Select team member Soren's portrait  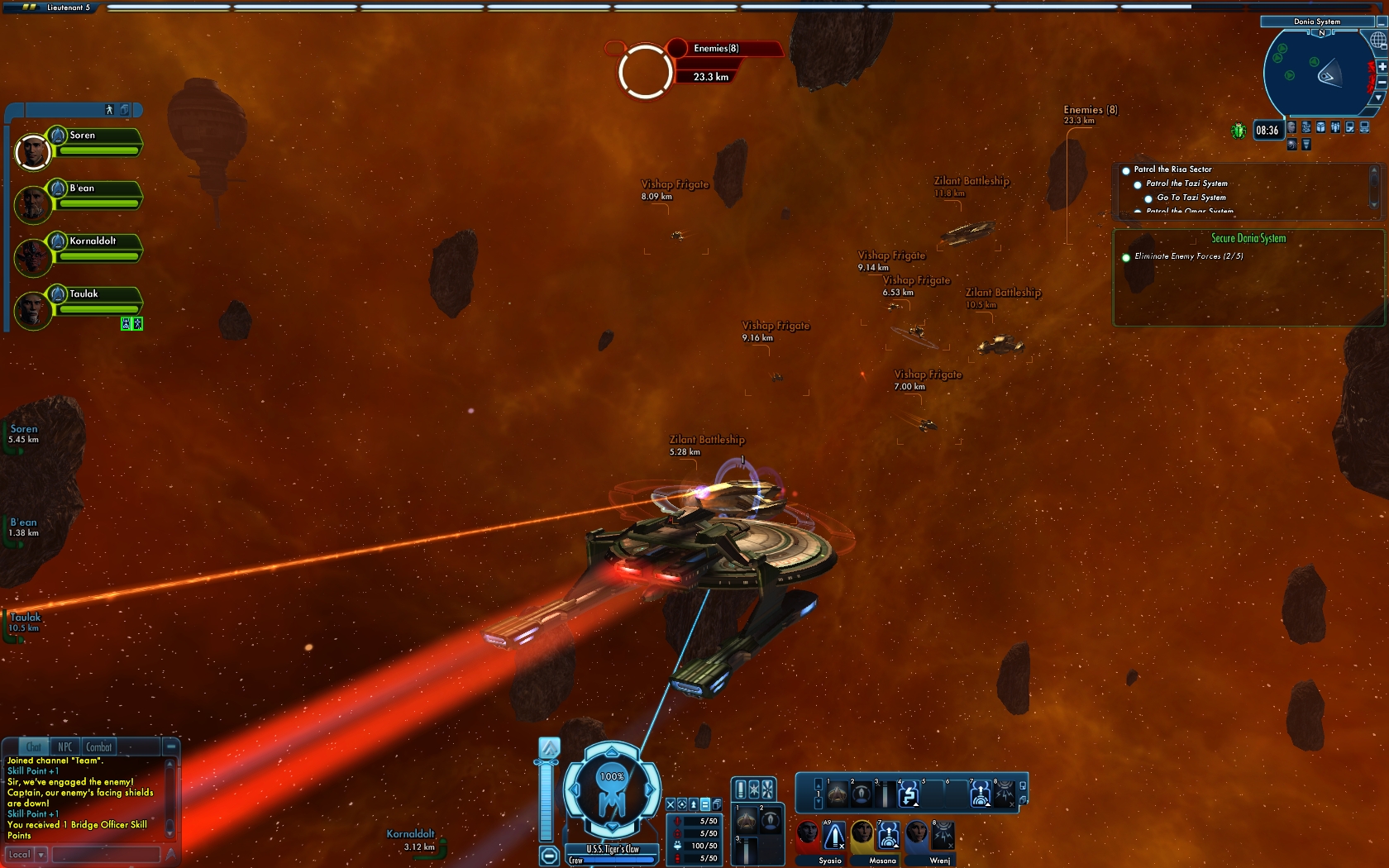(33, 152)
